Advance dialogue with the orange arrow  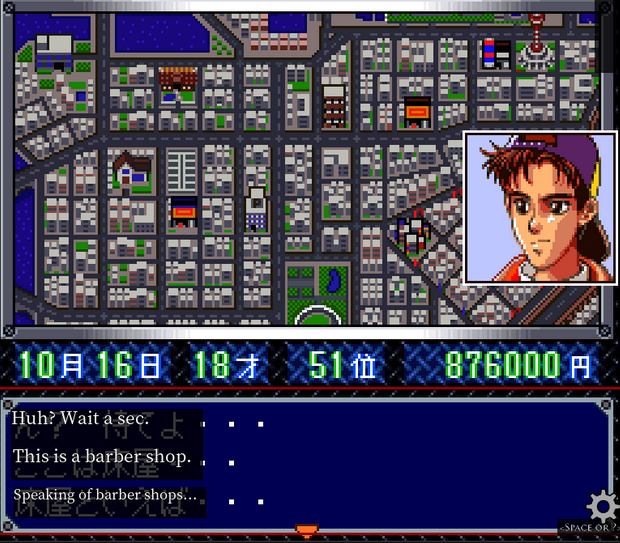click(308, 530)
